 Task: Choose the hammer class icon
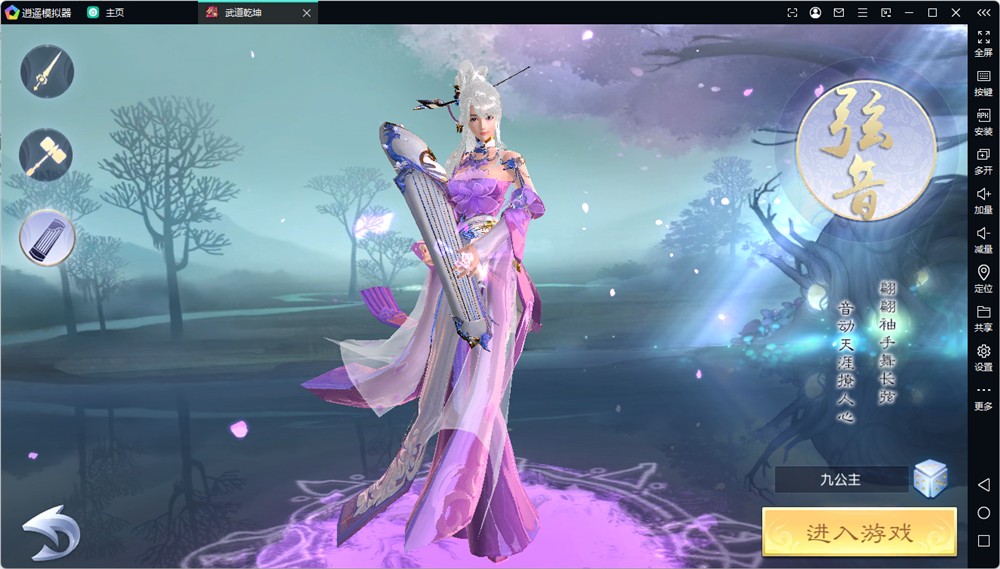(x=46, y=155)
